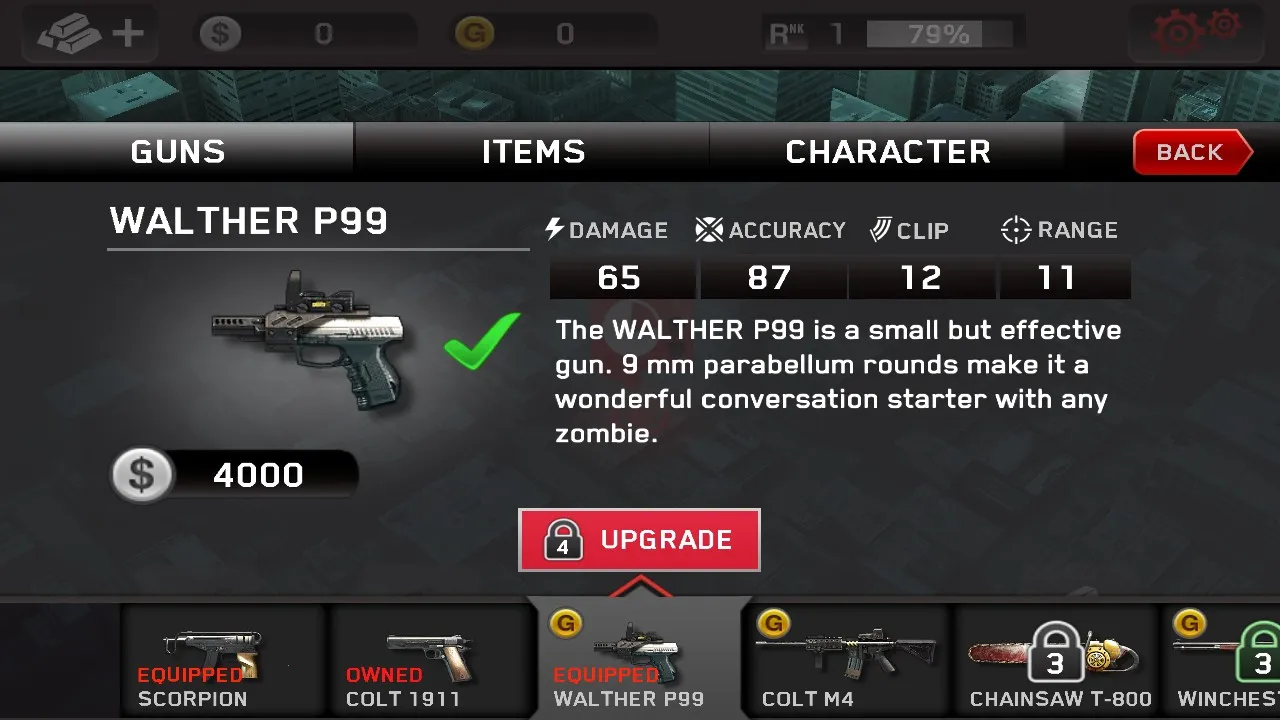
Task: Click the gold coin badge on Colt M4
Action: 775,623
